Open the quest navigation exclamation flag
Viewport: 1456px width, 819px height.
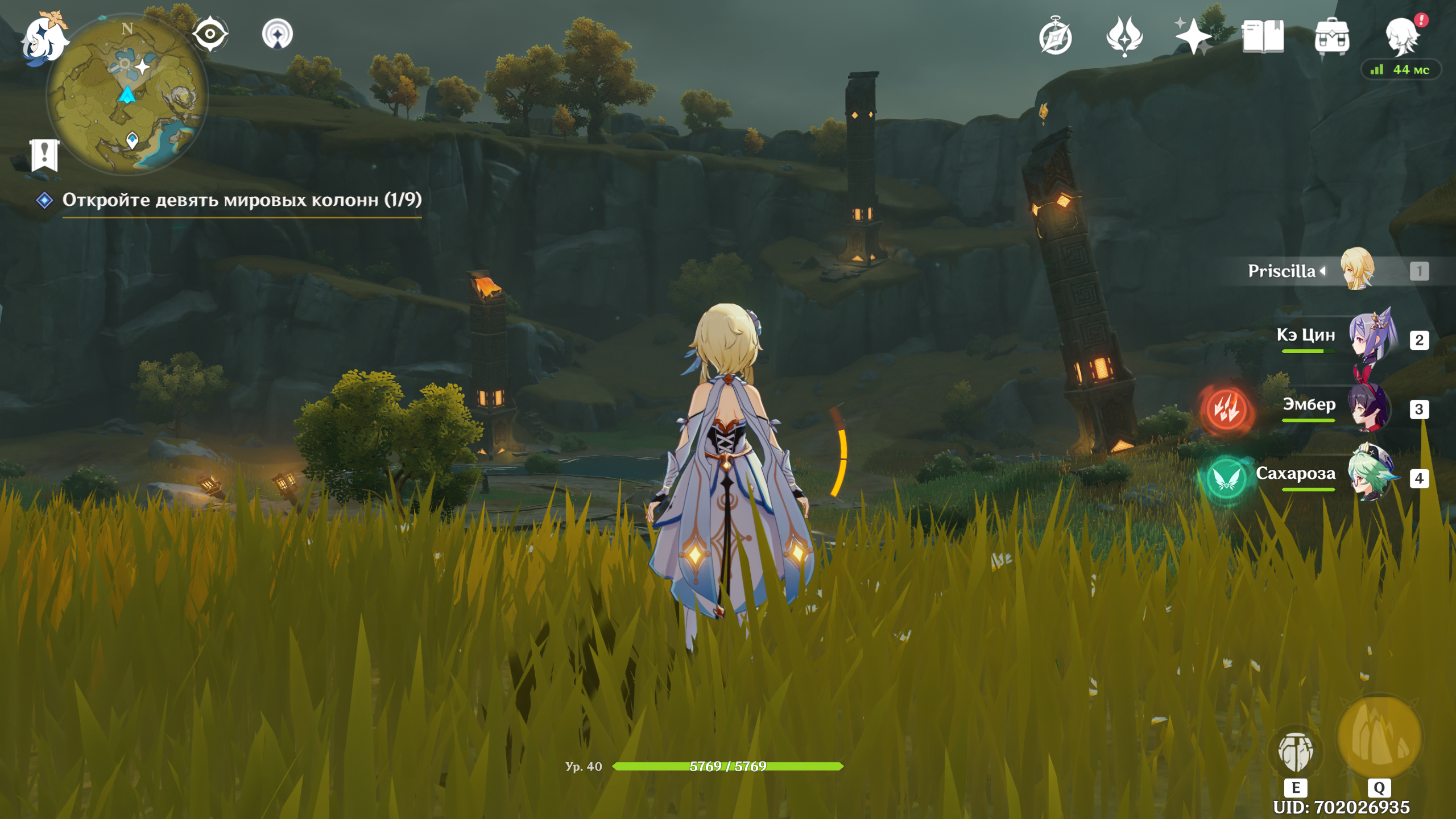point(44,154)
